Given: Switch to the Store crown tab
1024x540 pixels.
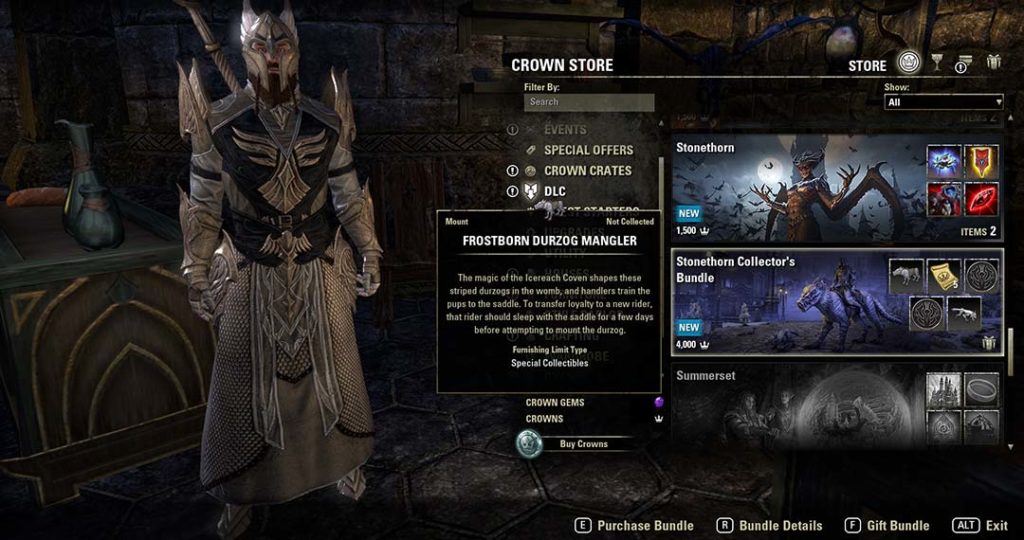Looking at the screenshot, I should pyautogui.click(x=908, y=64).
